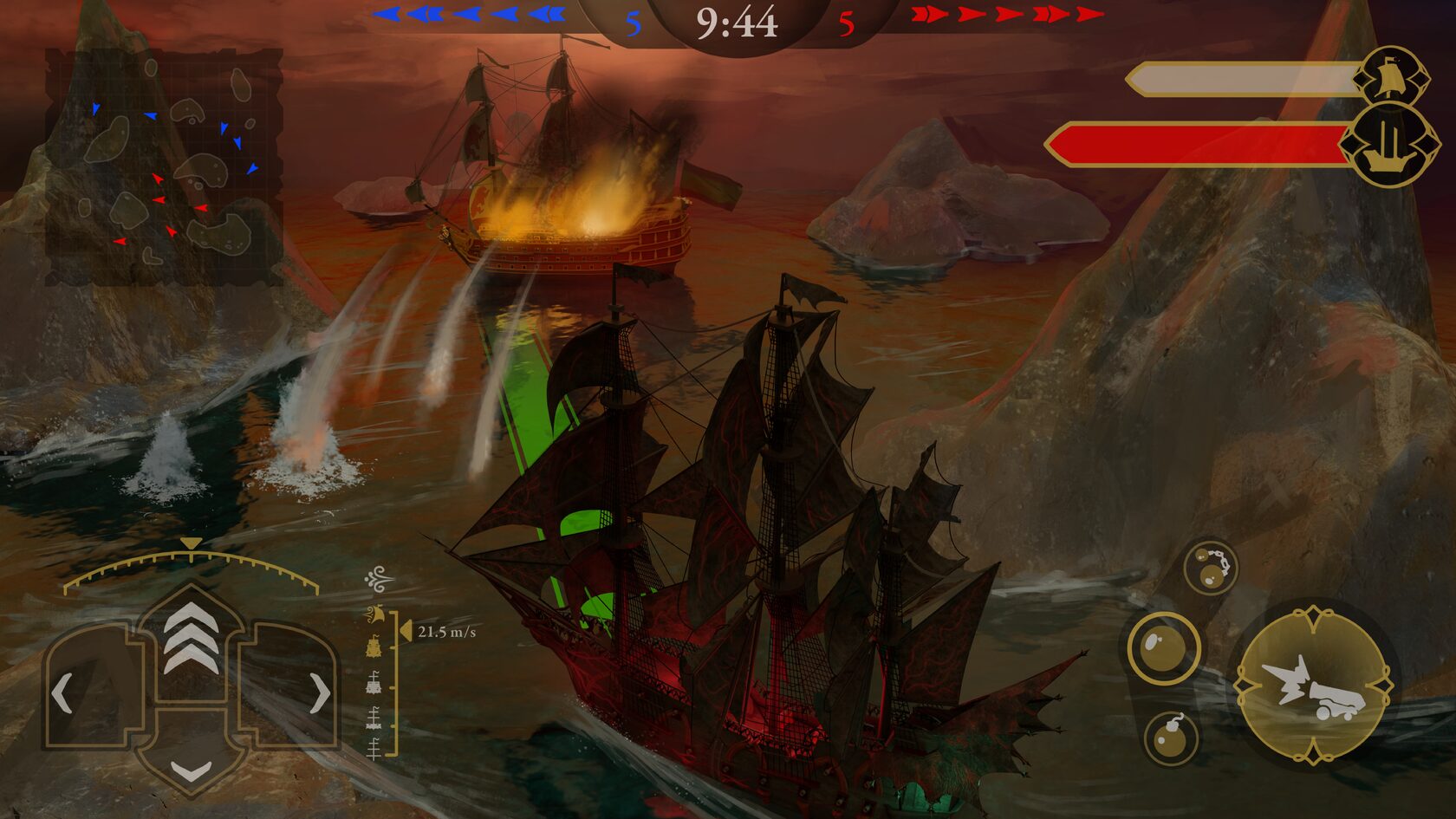Switch to the fused bomb ammunition

1171,738
